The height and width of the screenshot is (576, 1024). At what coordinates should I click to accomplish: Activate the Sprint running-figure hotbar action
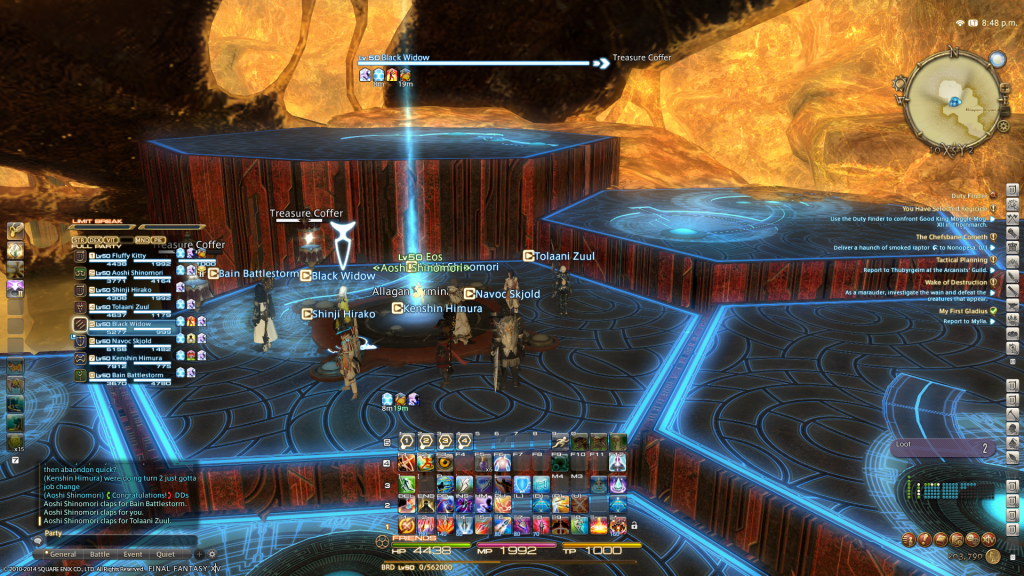pos(561,441)
